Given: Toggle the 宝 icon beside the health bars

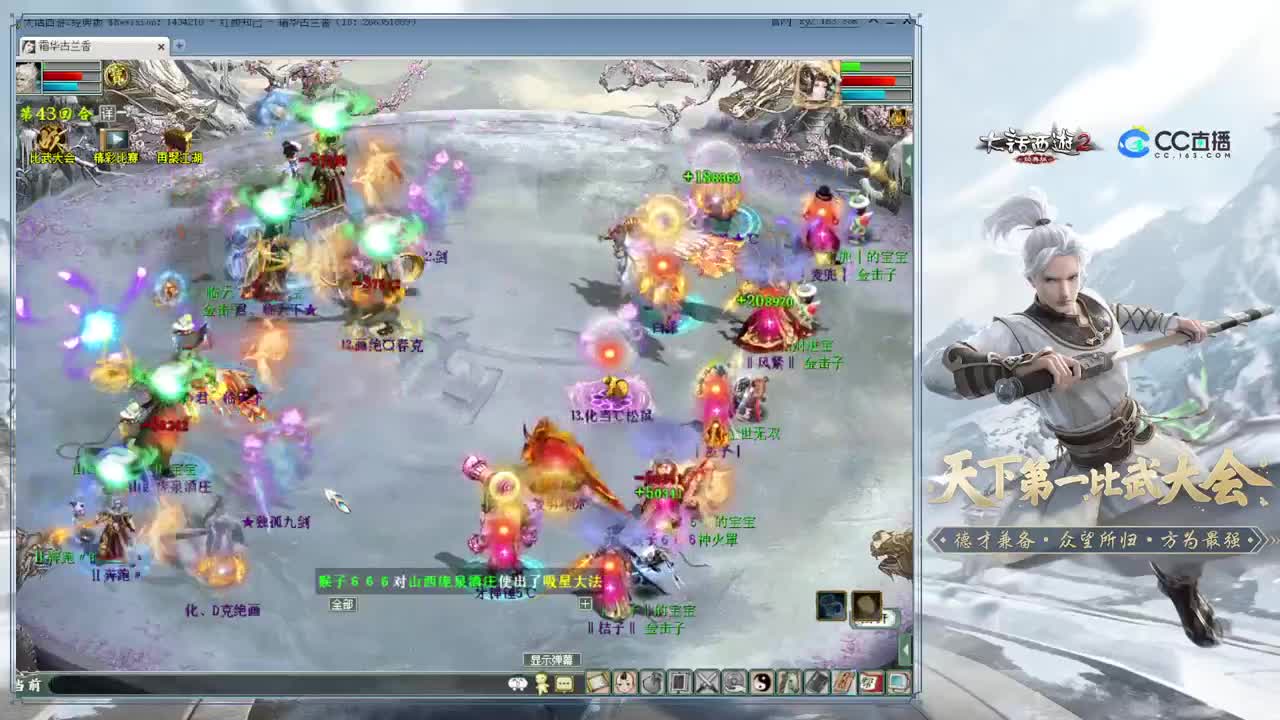Looking at the screenshot, I should (x=117, y=75).
